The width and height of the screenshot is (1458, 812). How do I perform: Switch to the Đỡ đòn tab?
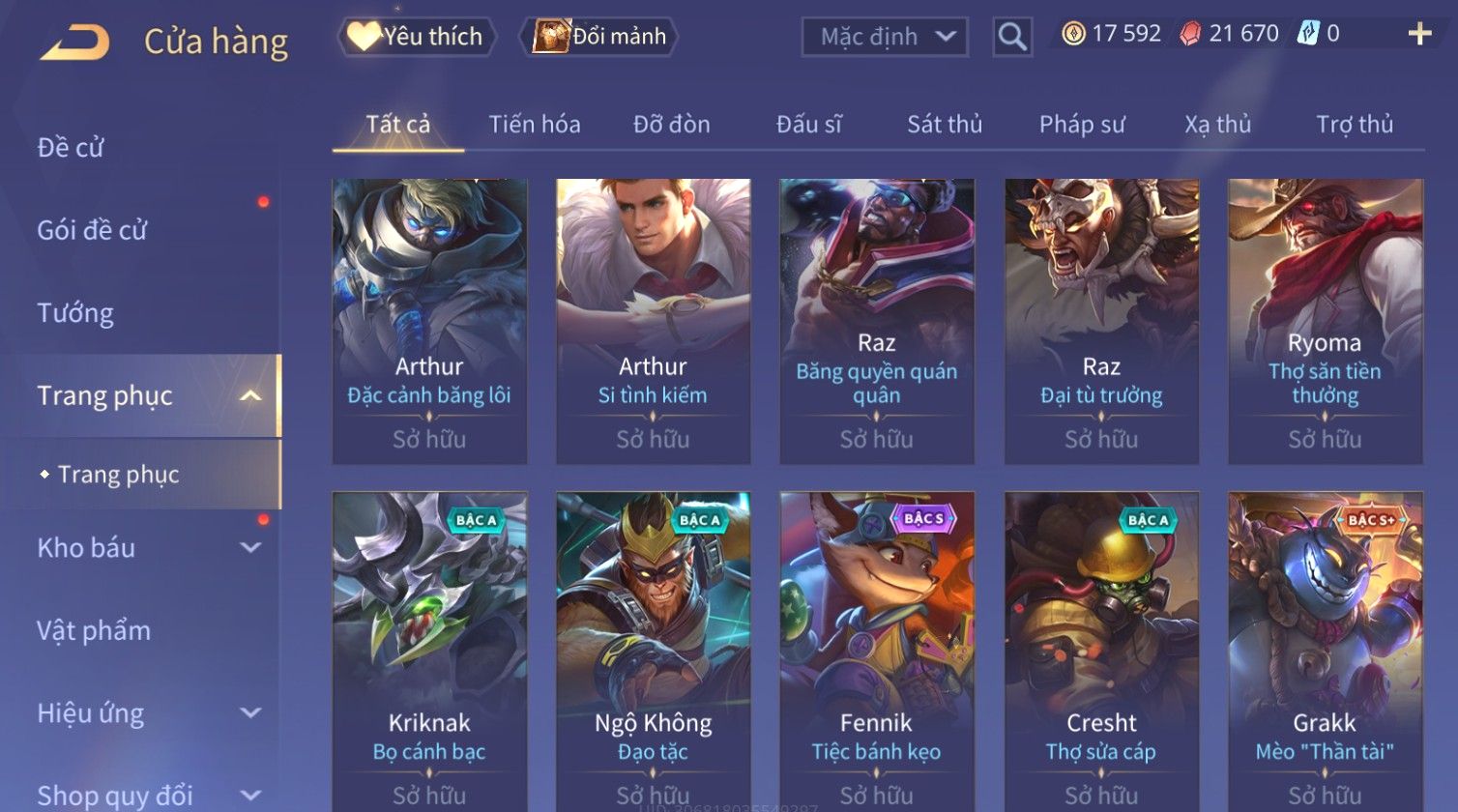pos(671,125)
